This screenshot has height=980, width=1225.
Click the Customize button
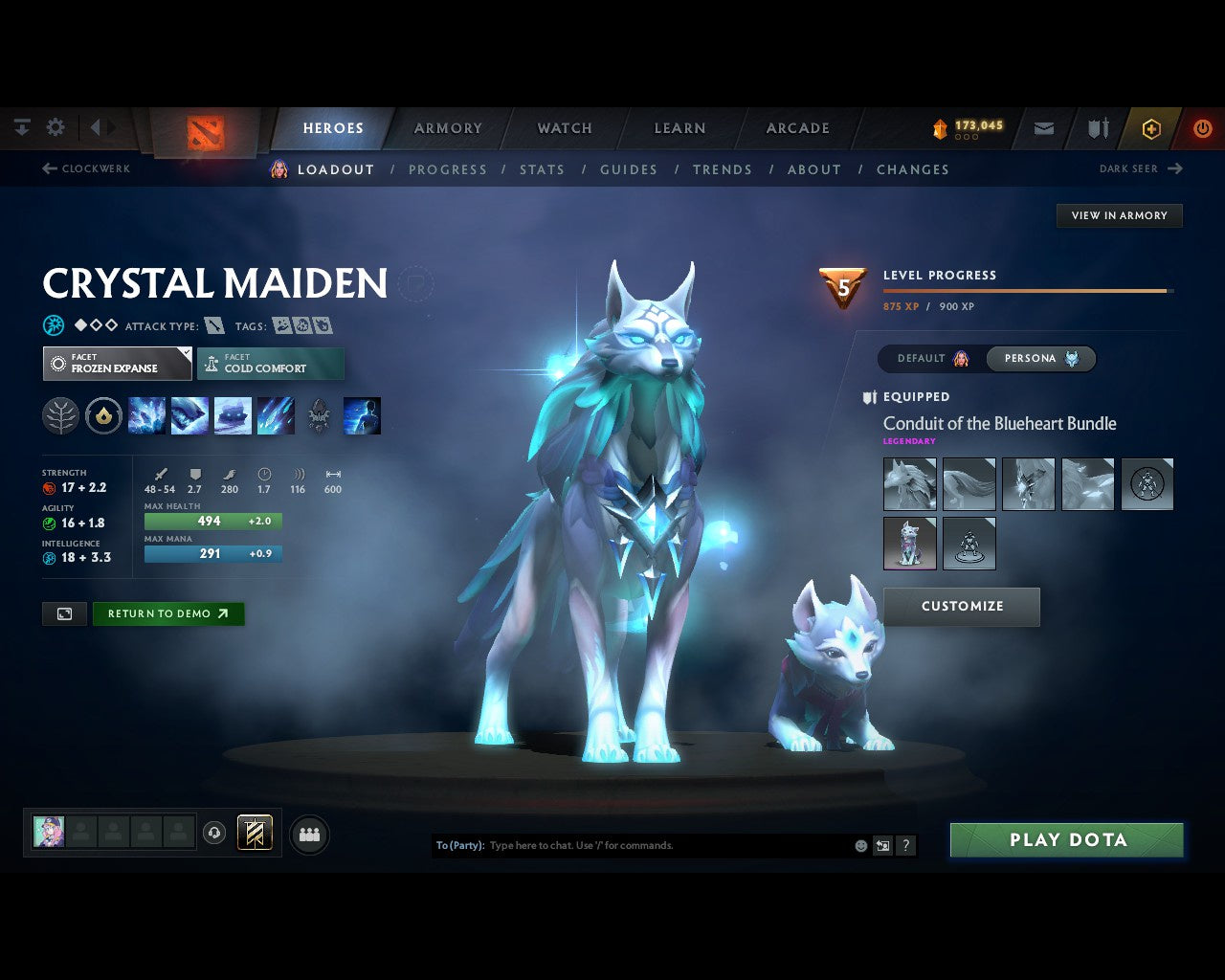(x=961, y=606)
